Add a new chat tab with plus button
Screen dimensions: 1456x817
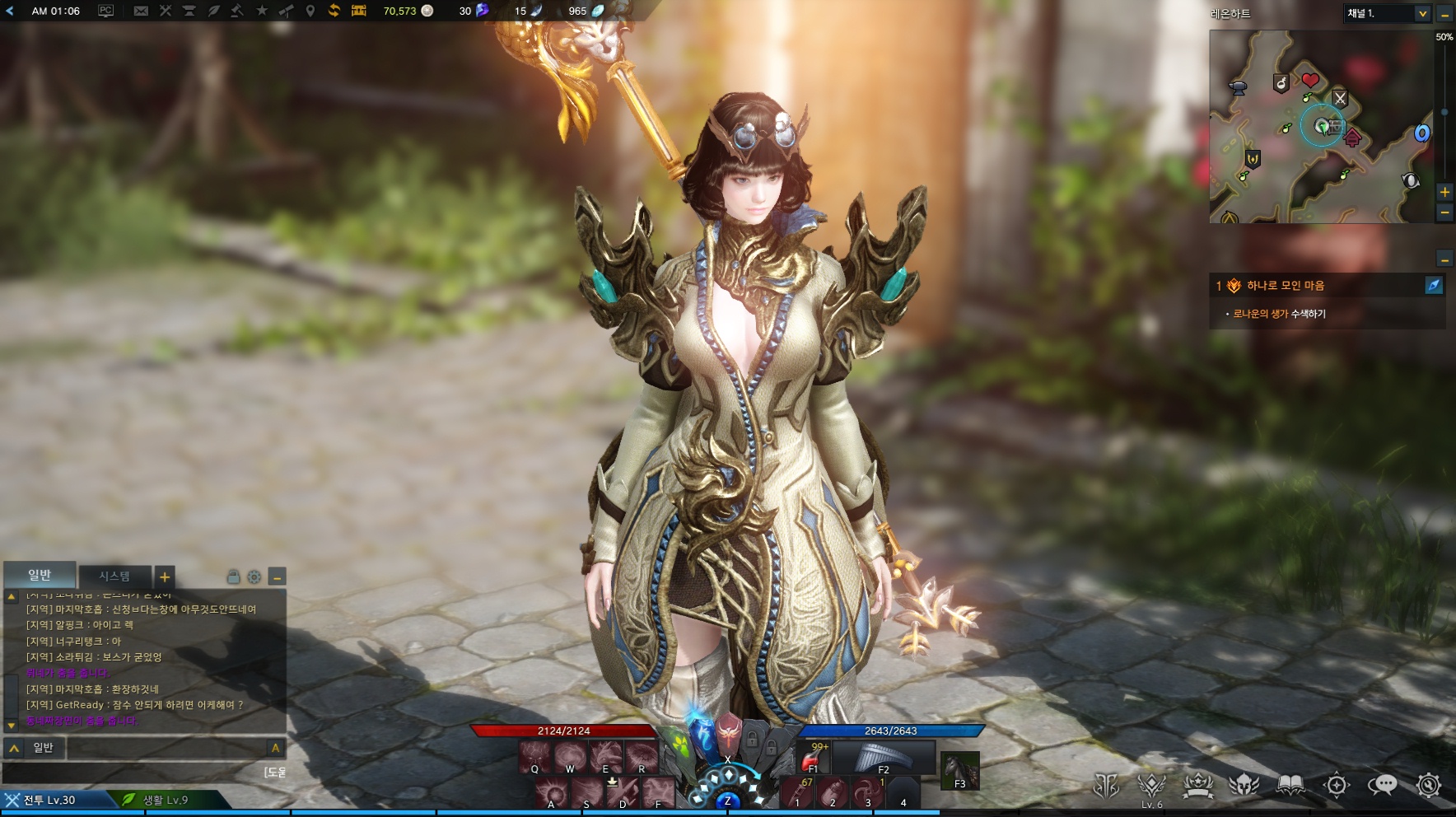[165, 577]
